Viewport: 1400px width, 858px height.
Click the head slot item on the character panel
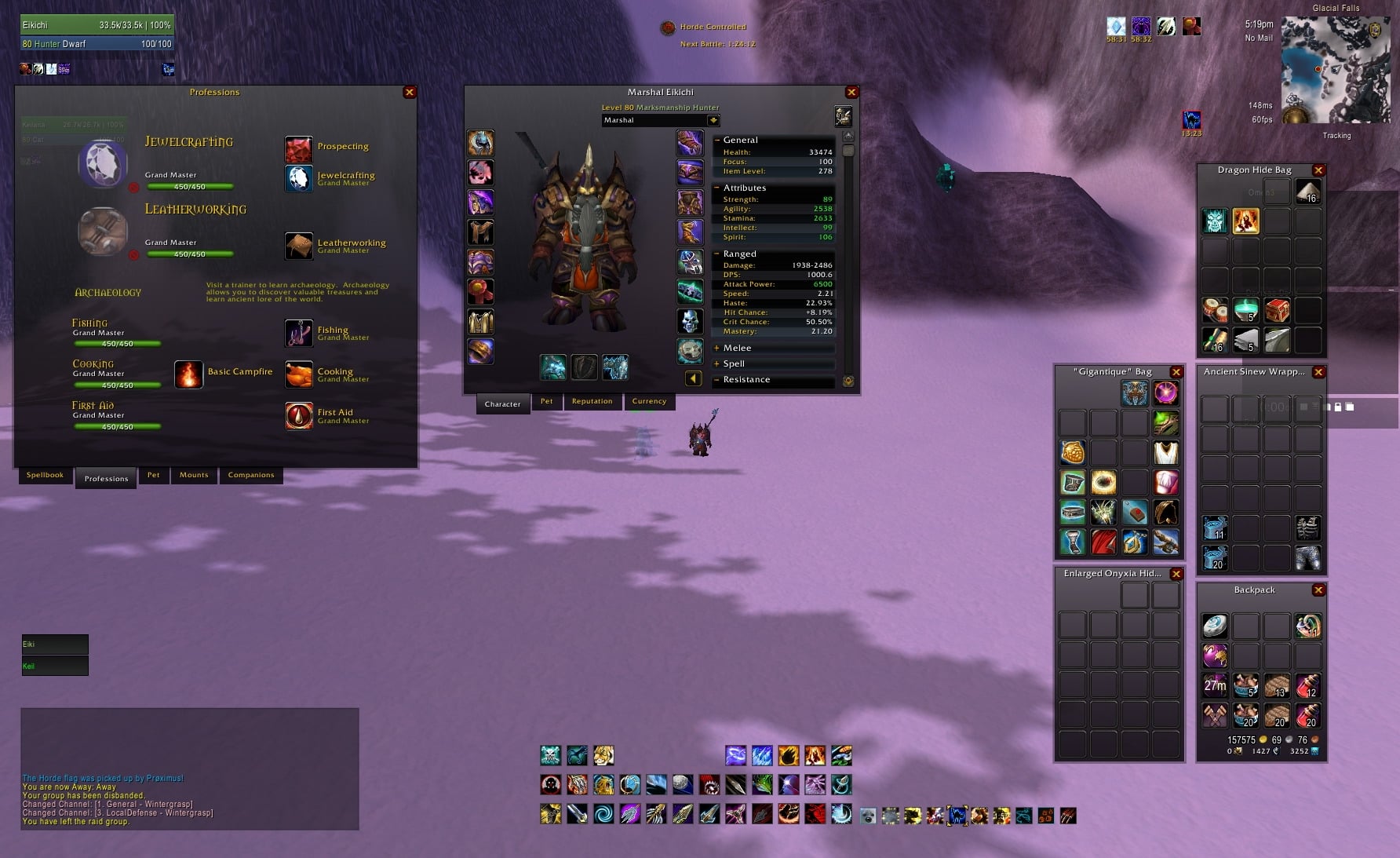[x=481, y=141]
